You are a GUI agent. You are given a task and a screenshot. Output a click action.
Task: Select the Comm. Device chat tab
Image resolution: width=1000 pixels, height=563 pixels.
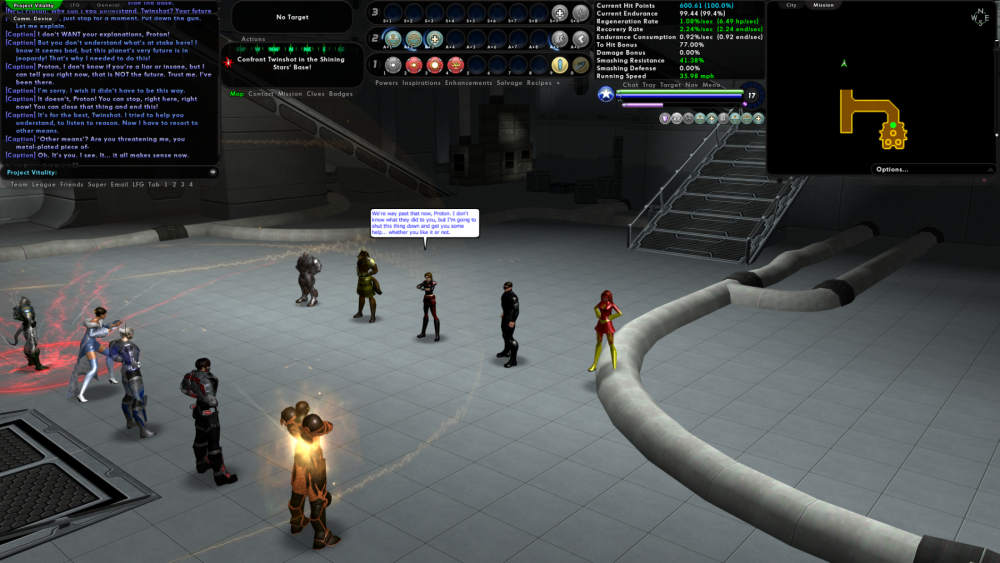(32, 19)
